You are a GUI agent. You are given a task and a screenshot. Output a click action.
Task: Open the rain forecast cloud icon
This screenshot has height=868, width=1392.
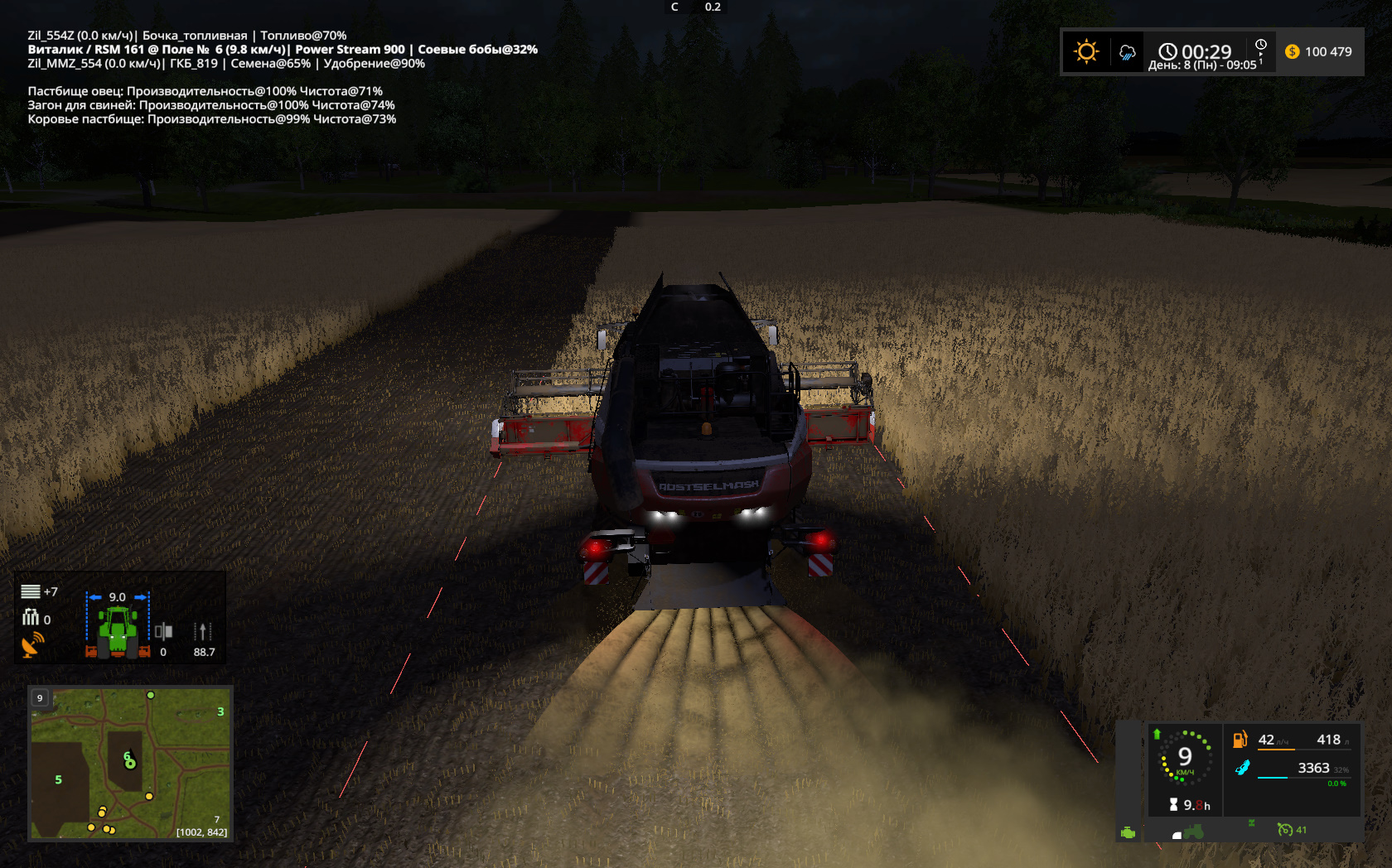(1127, 52)
